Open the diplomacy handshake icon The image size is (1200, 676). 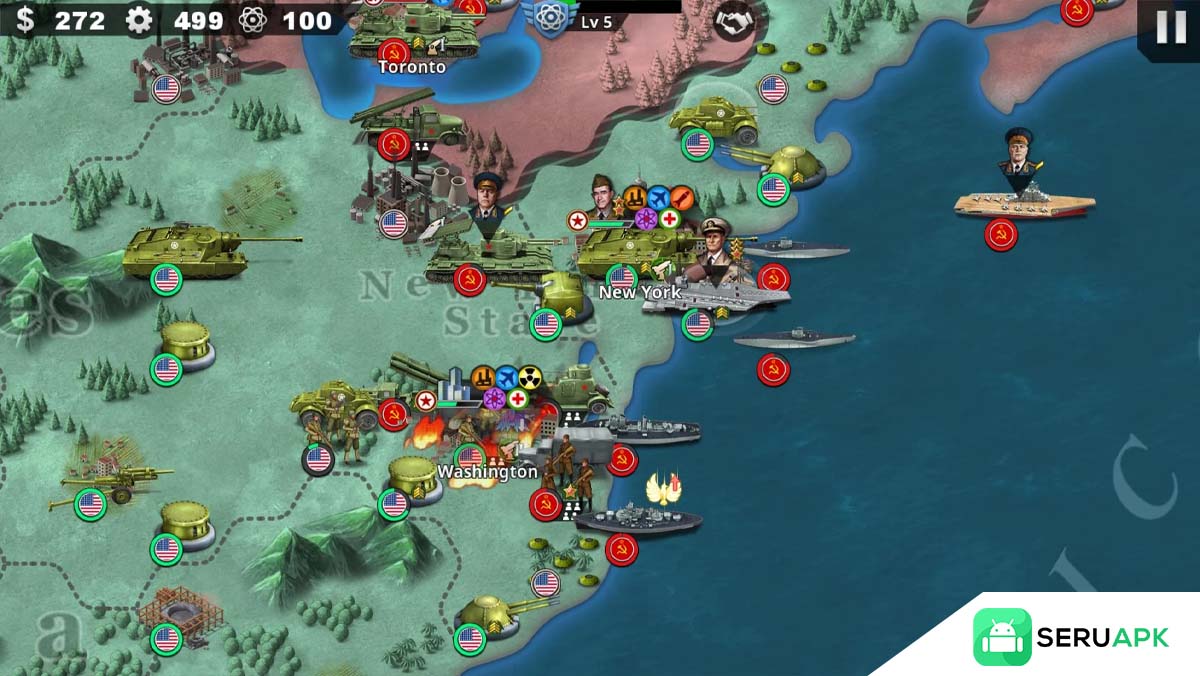pos(733,19)
